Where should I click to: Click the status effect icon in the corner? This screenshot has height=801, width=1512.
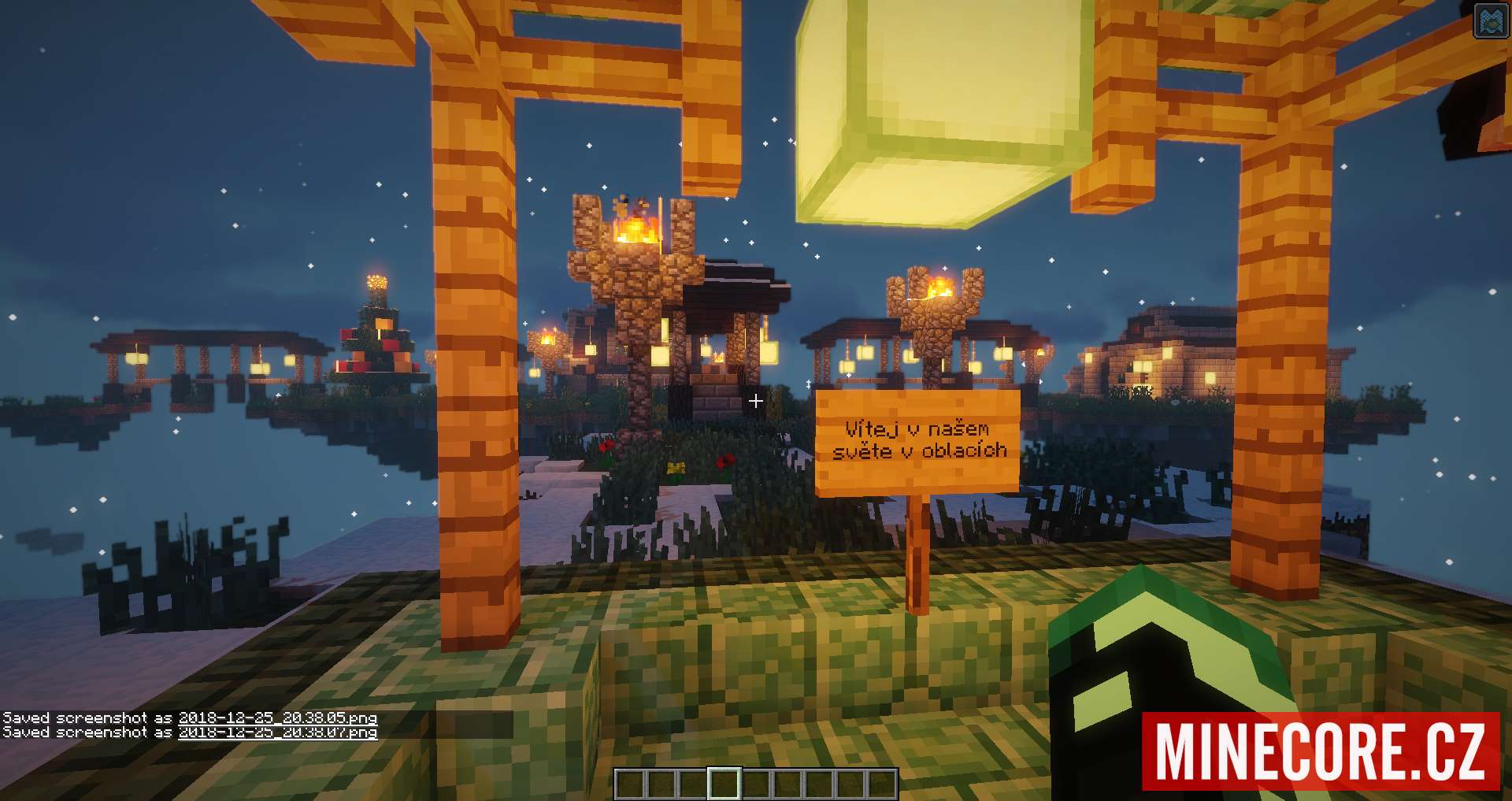pos(1491,20)
